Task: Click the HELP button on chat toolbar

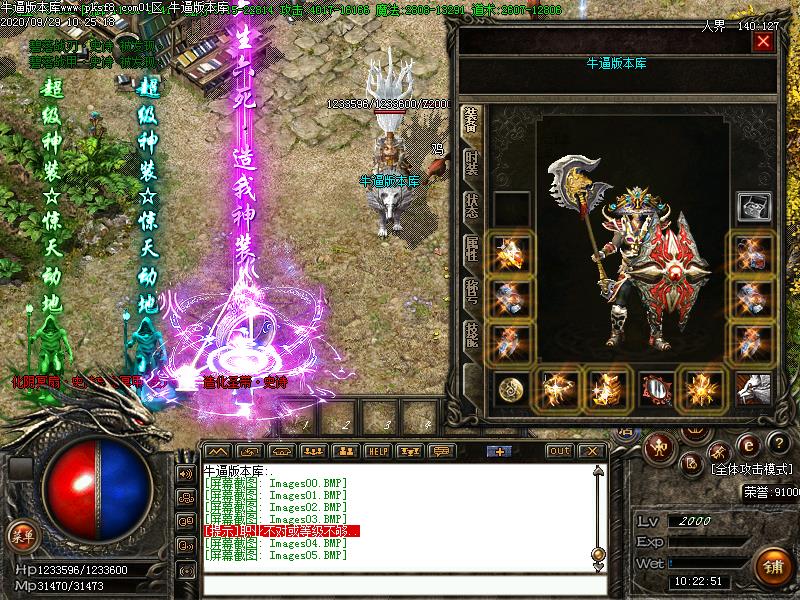Action: (x=377, y=451)
